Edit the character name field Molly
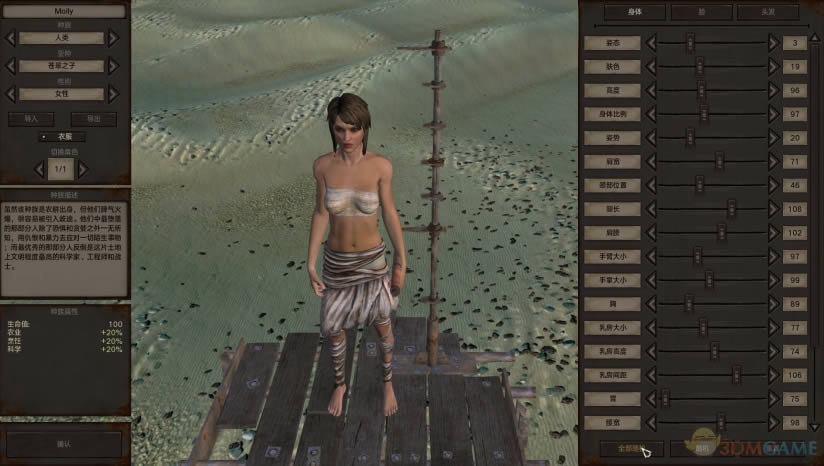The height and width of the screenshot is (466, 824). (x=64, y=11)
